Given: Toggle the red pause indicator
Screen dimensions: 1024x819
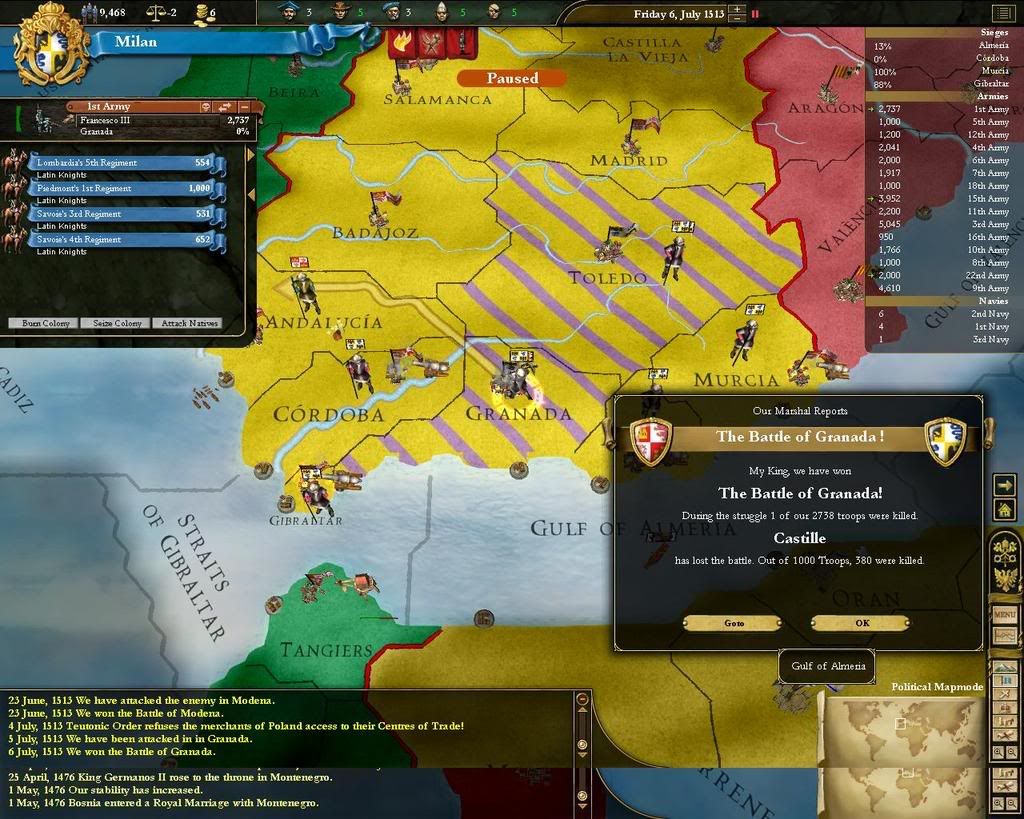Looking at the screenshot, I should coord(755,14).
